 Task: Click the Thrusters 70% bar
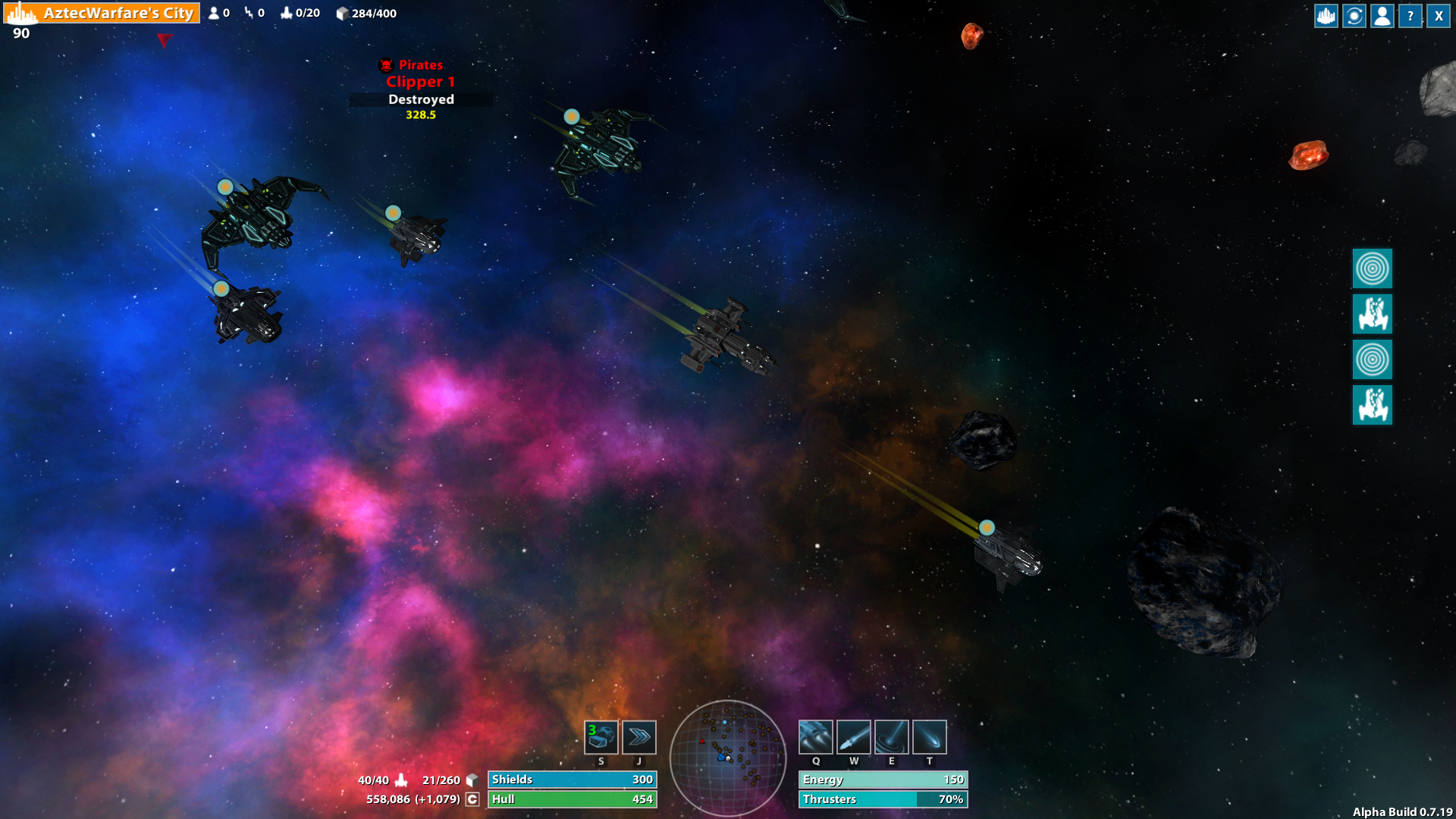click(883, 799)
